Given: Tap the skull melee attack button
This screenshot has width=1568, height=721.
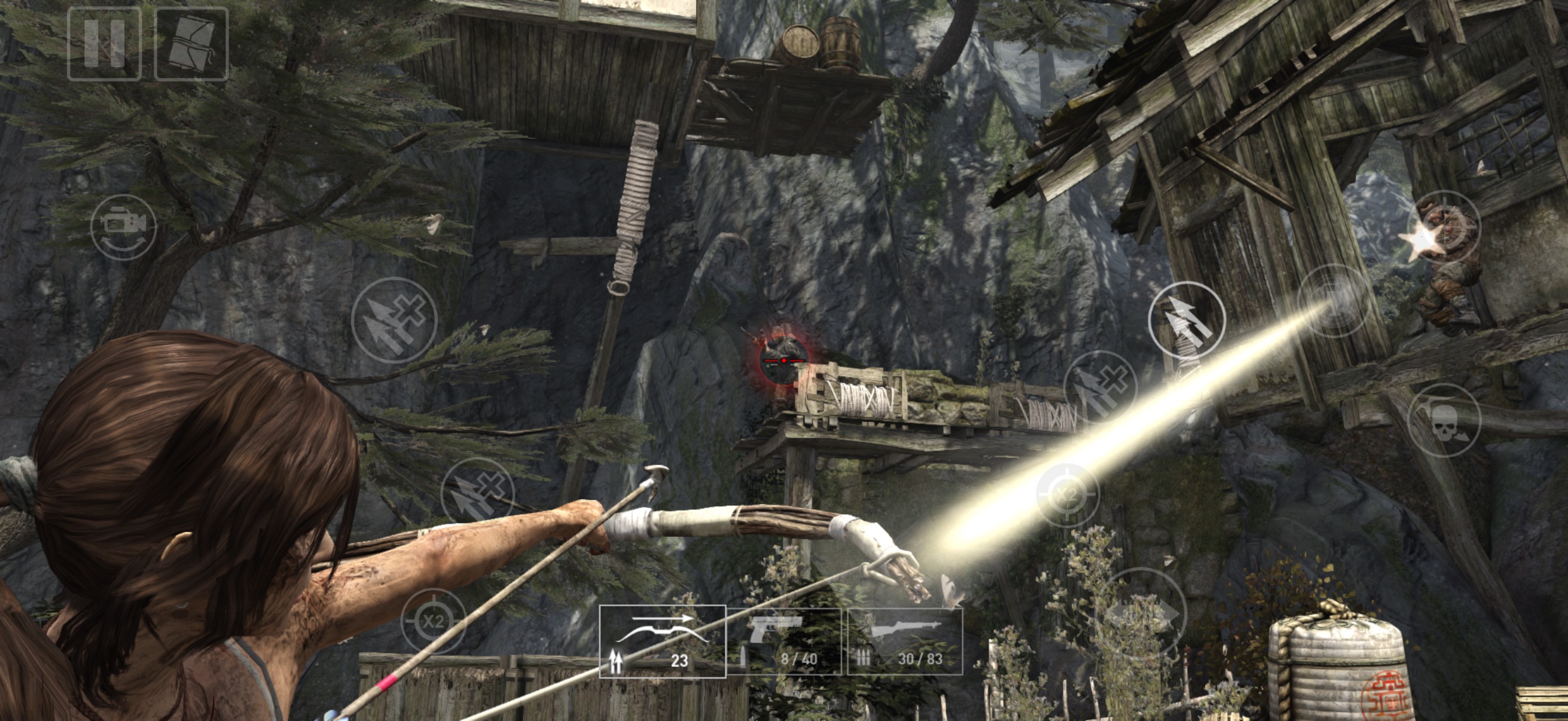Looking at the screenshot, I should [1444, 420].
